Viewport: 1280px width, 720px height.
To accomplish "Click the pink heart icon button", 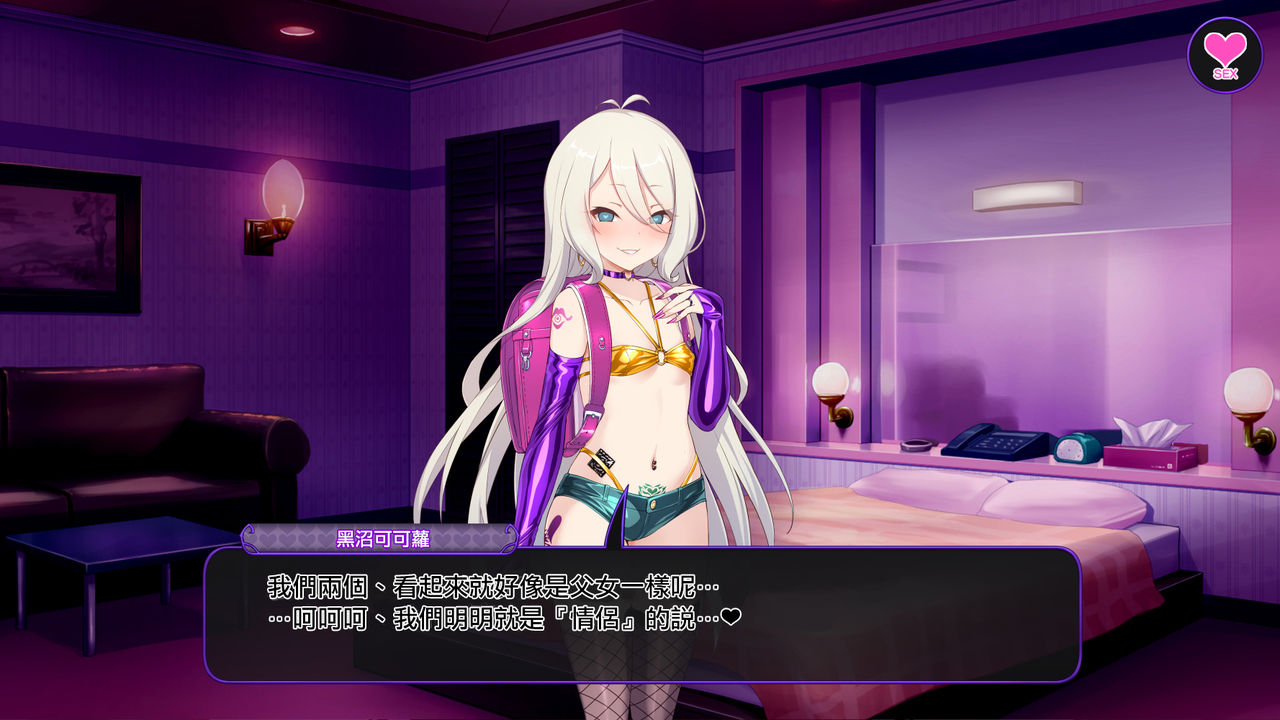I will 1224,55.
